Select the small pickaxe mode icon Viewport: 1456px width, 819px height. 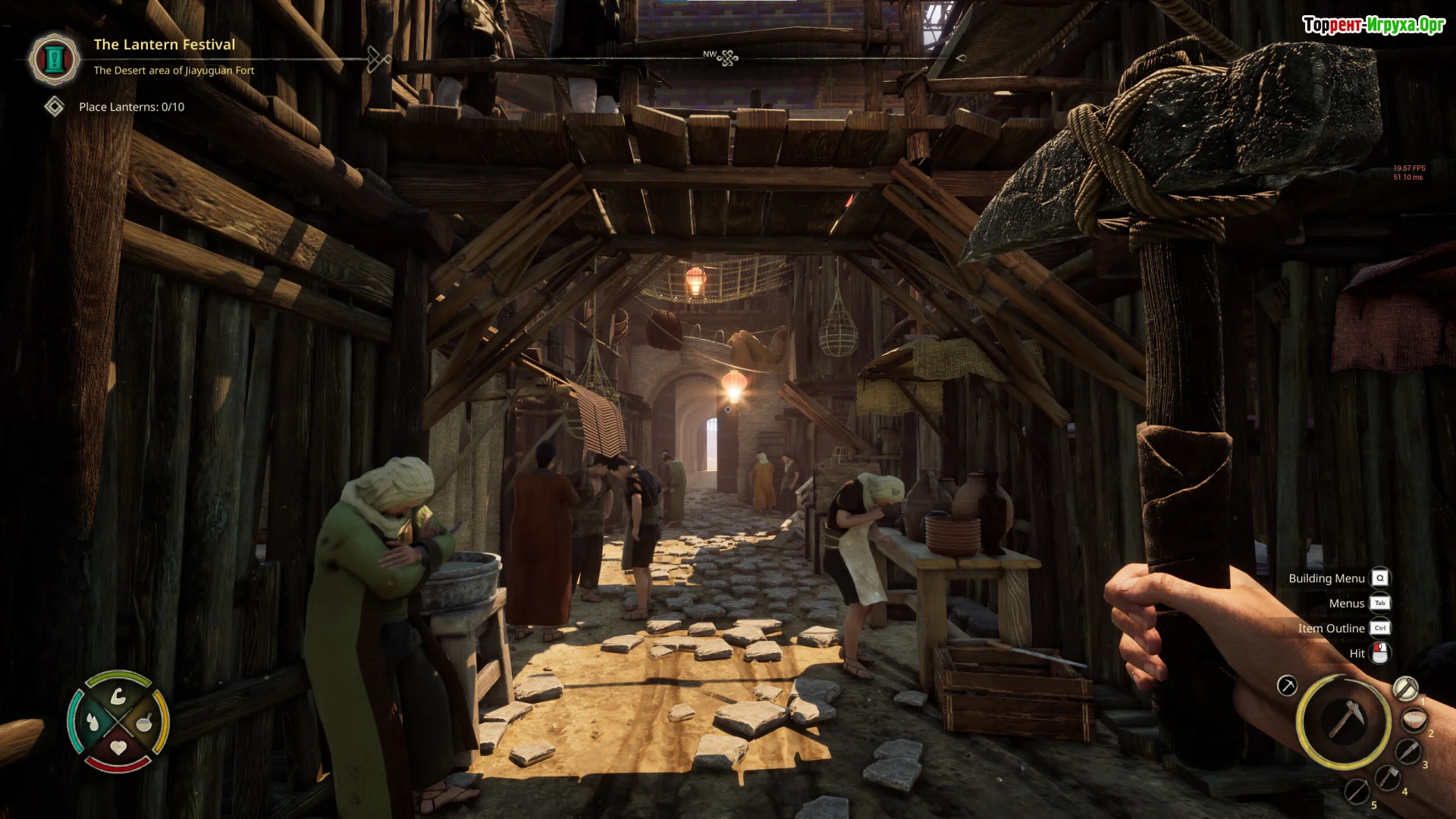[x=1287, y=686]
